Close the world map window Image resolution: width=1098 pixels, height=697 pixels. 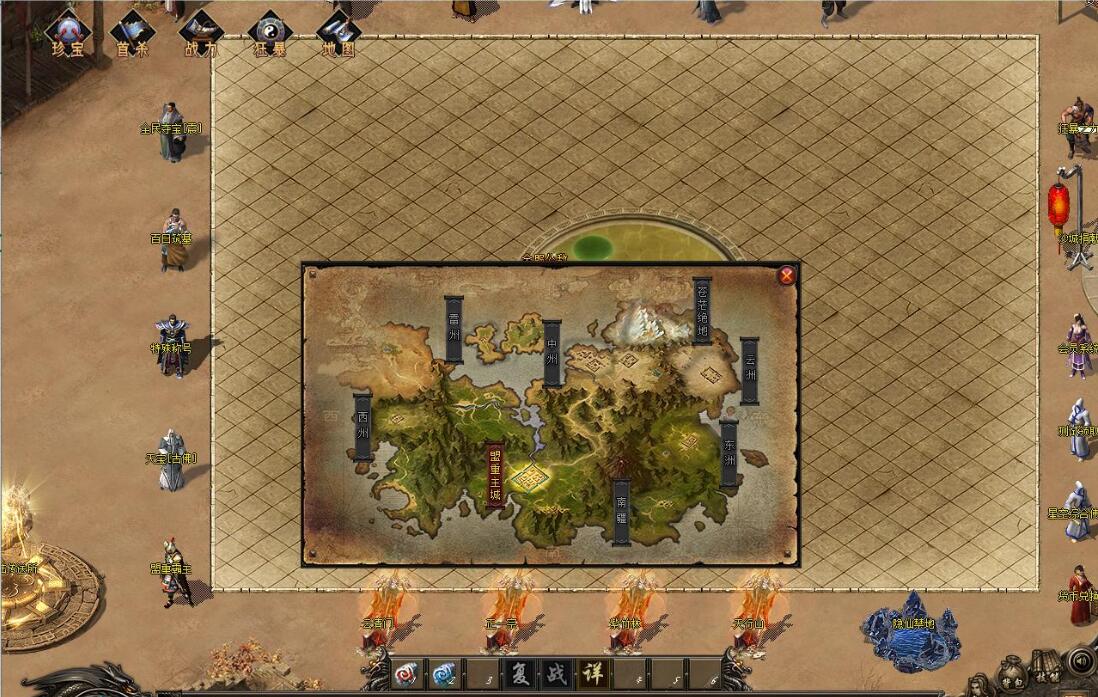[x=788, y=275]
